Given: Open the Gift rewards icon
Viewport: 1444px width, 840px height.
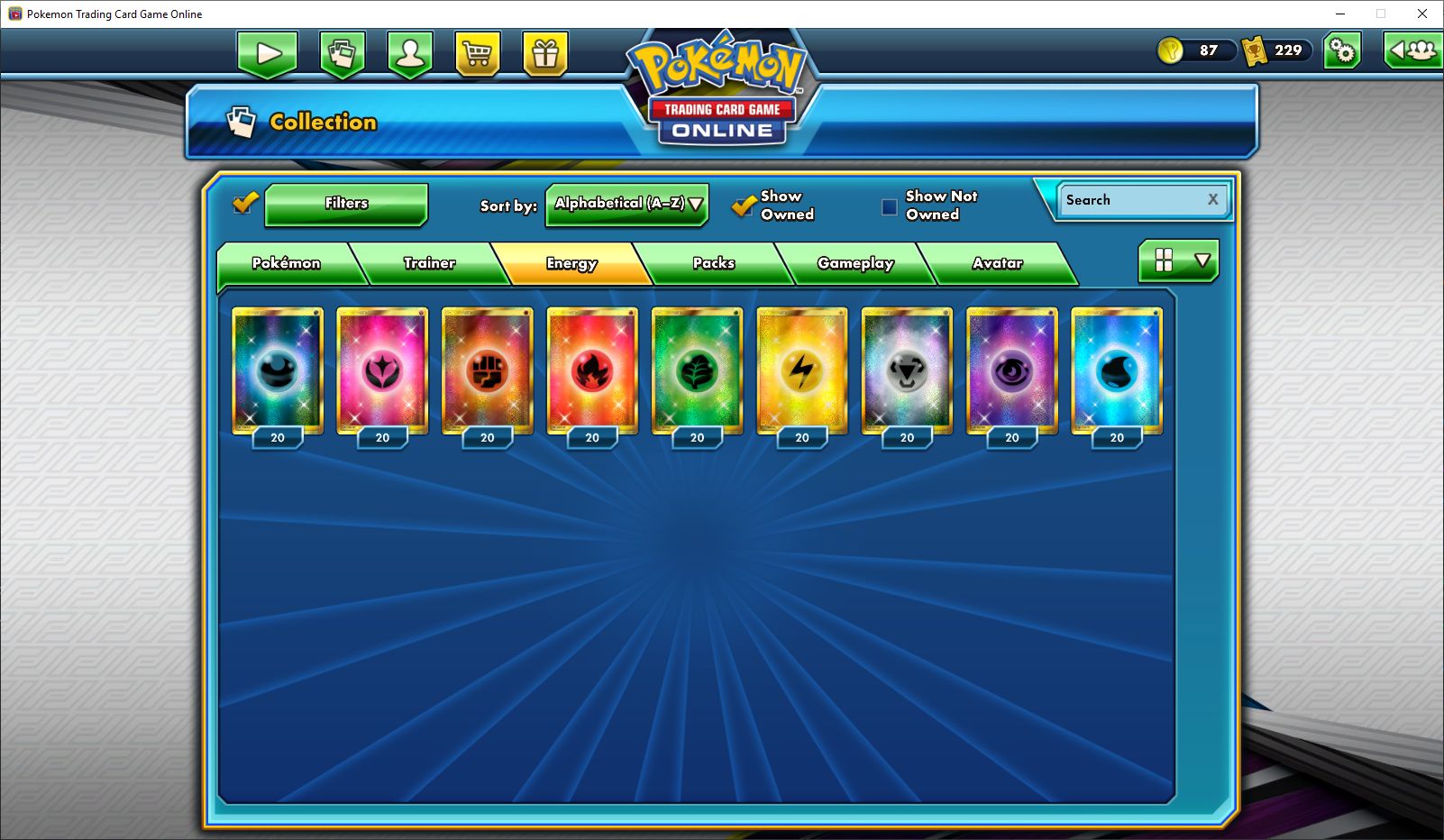Looking at the screenshot, I should 545,54.
